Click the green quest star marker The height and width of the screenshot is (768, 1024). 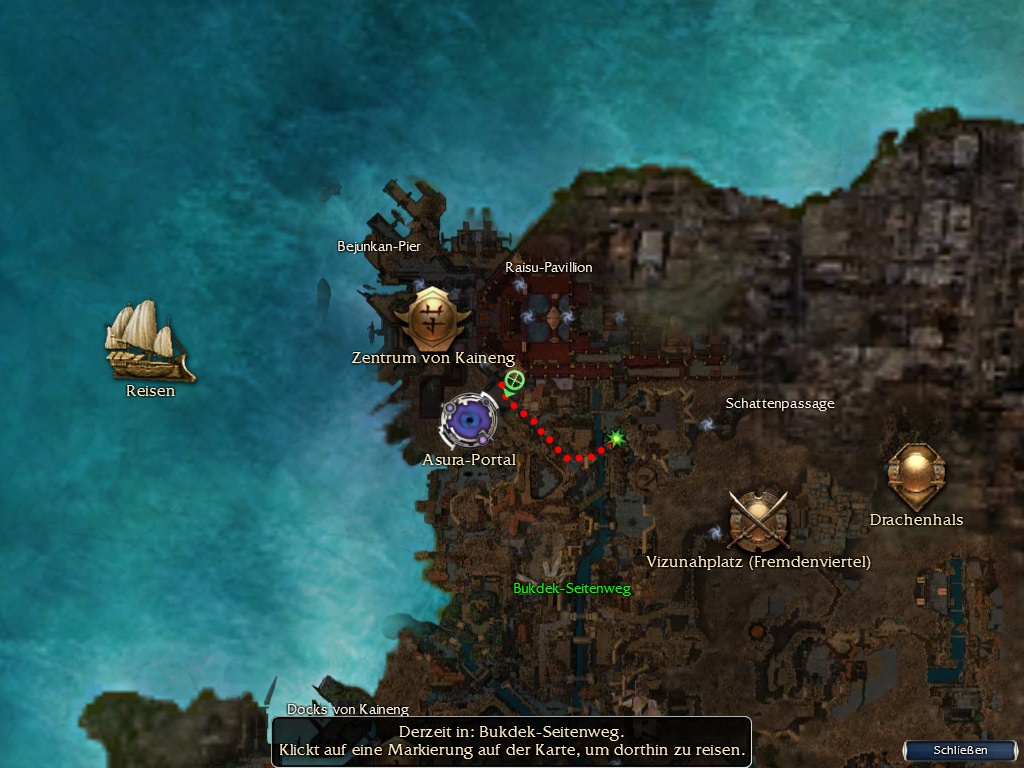617,438
